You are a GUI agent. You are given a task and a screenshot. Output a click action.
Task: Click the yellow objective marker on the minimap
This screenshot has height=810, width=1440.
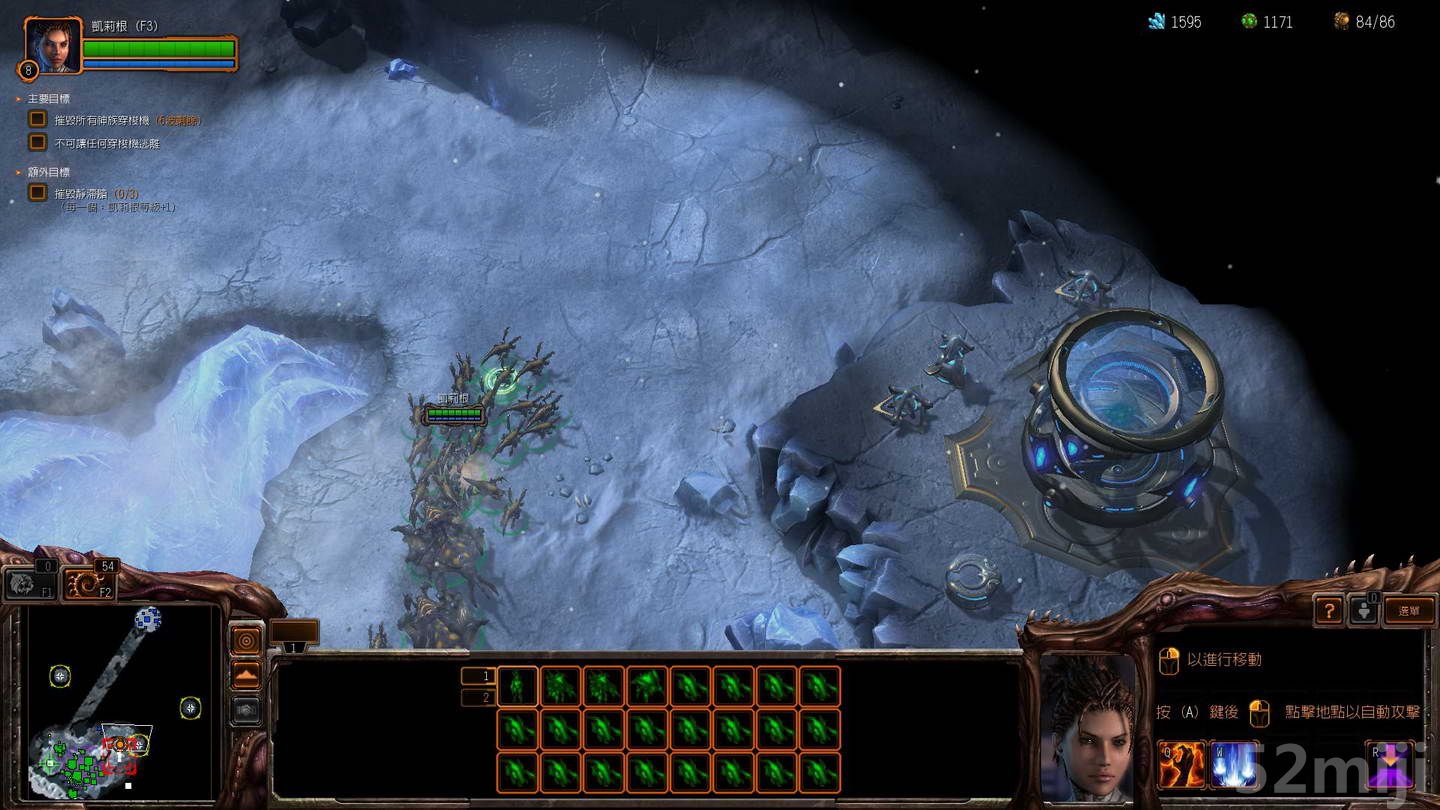click(x=61, y=677)
